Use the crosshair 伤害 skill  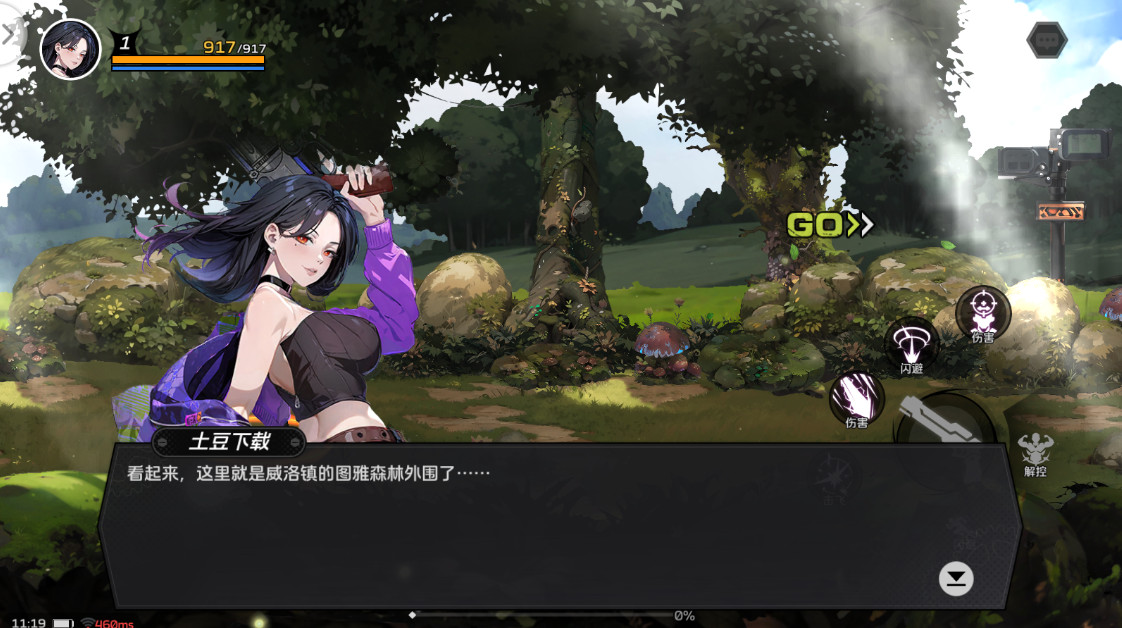[982, 313]
